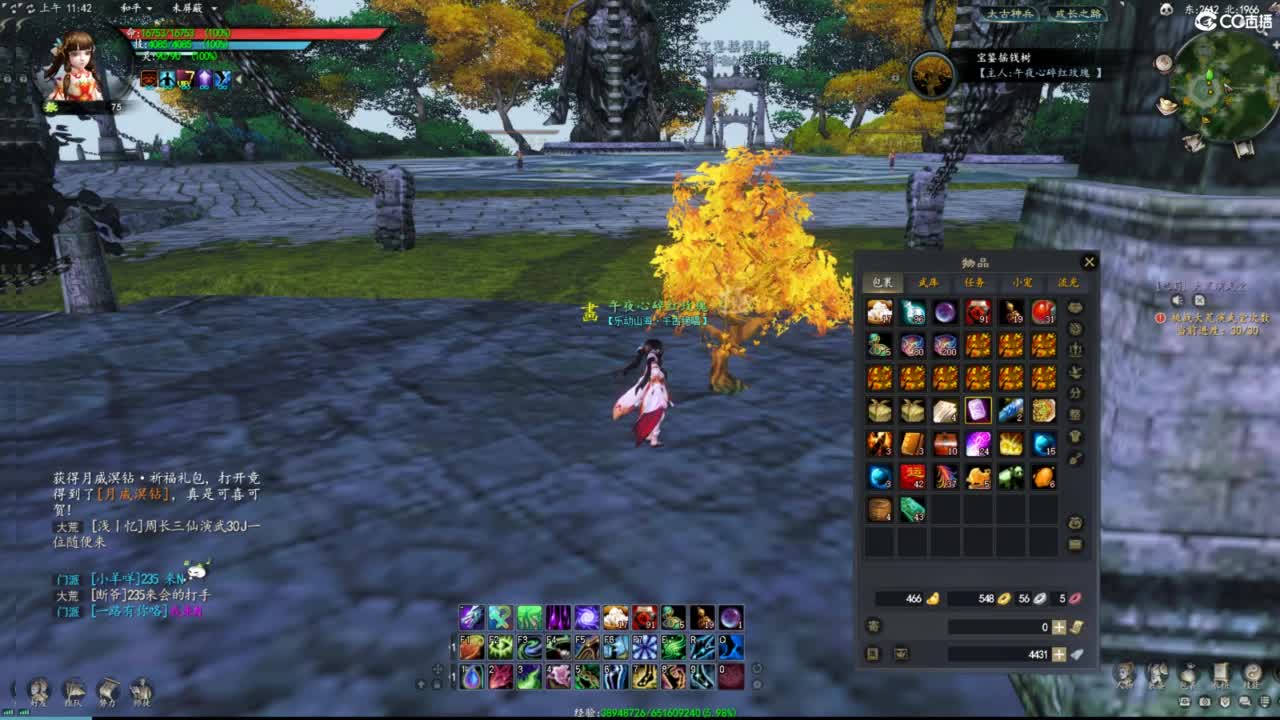This screenshot has height=720, width=1280.
Task: Click the experience progress bar at screen bottom
Action: [640, 714]
